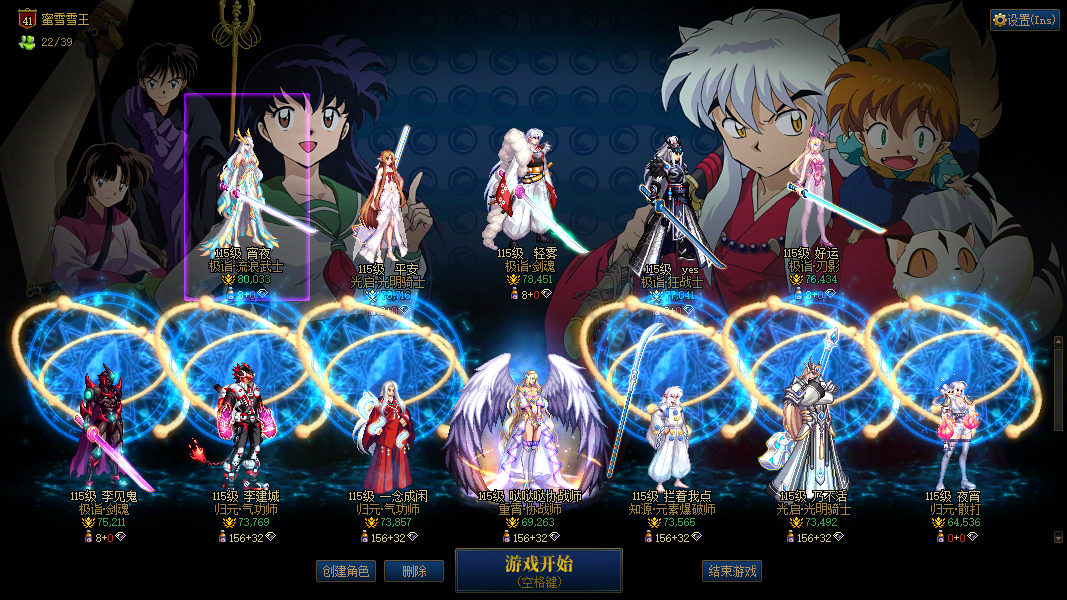End the game with 结束游戏
Screen dimensions: 1067x600
(x=732, y=571)
